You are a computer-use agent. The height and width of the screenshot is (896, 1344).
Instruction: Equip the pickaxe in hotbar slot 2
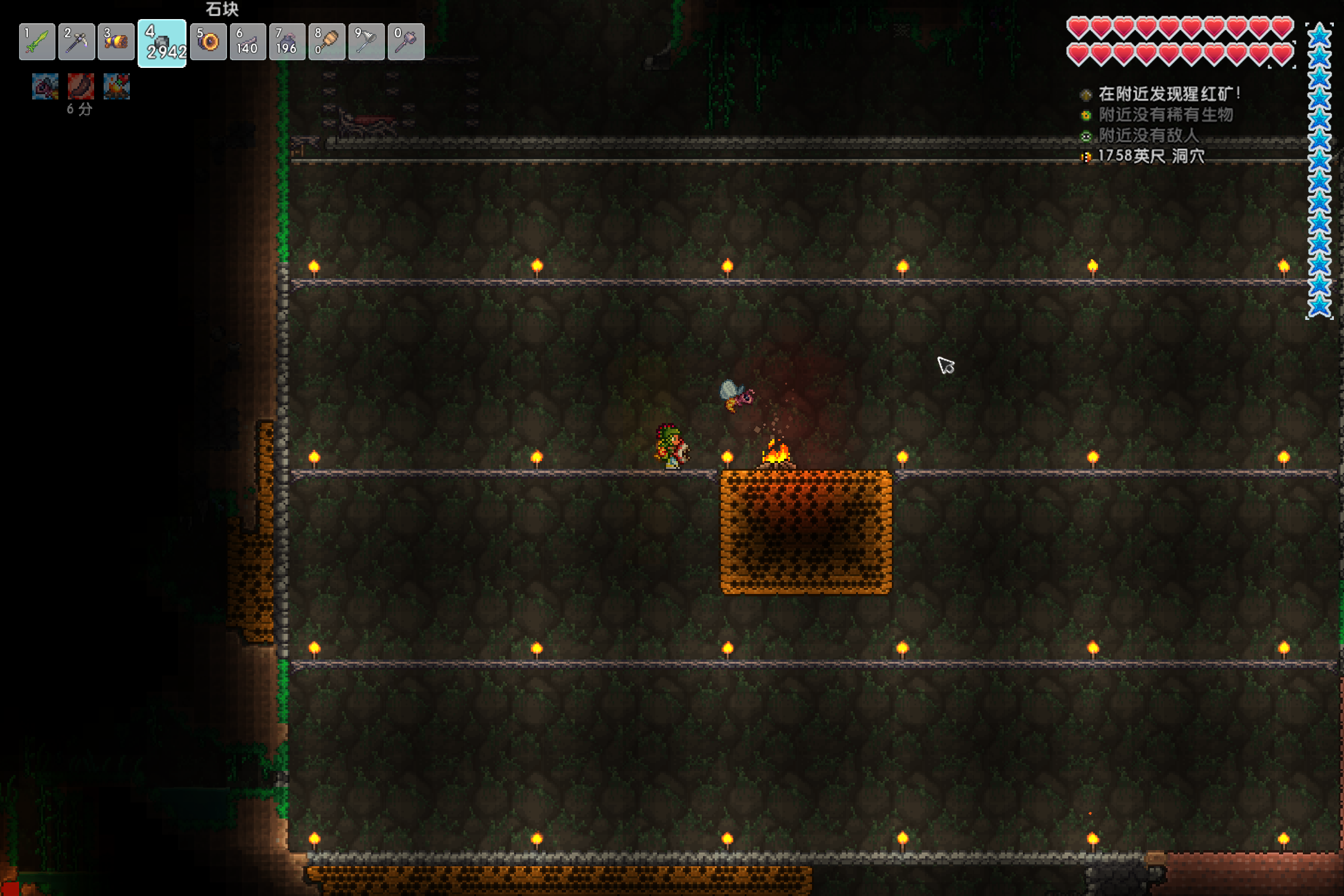[x=77, y=42]
